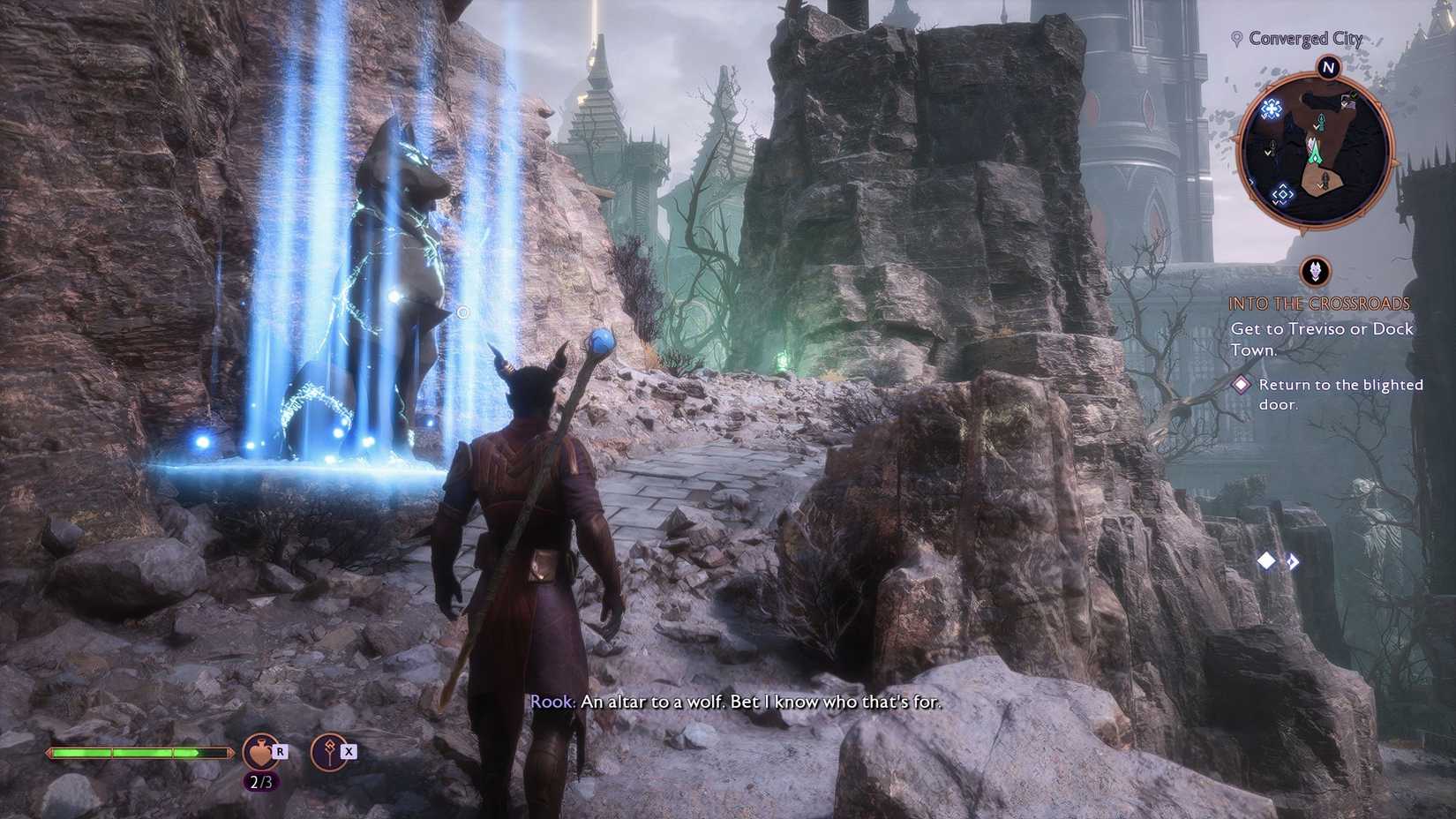Image resolution: width=1456 pixels, height=819 pixels.
Task: Select the north compass marker on the minimap
Action: [x=1329, y=67]
